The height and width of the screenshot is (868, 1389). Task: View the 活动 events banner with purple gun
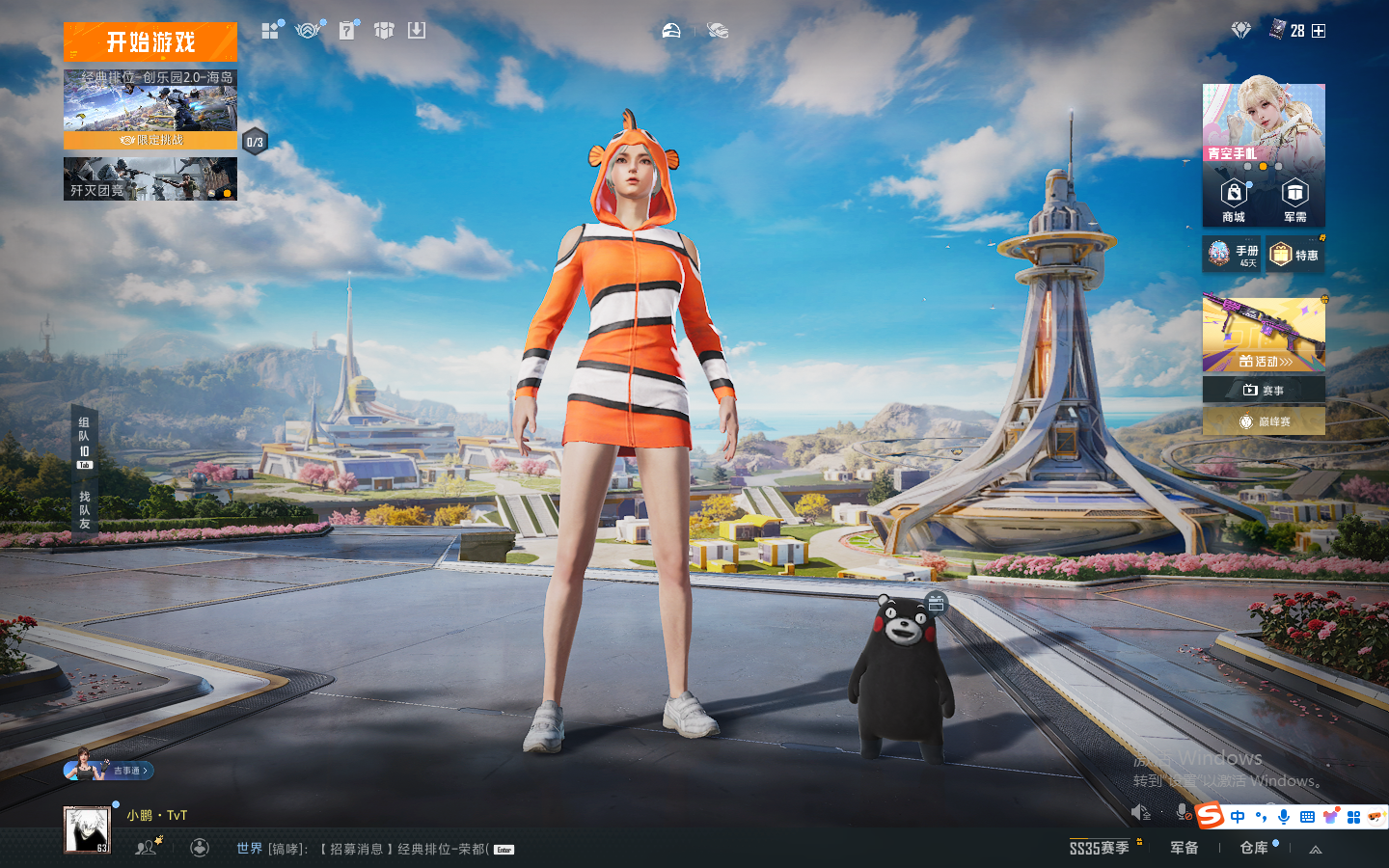point(1264,335)
